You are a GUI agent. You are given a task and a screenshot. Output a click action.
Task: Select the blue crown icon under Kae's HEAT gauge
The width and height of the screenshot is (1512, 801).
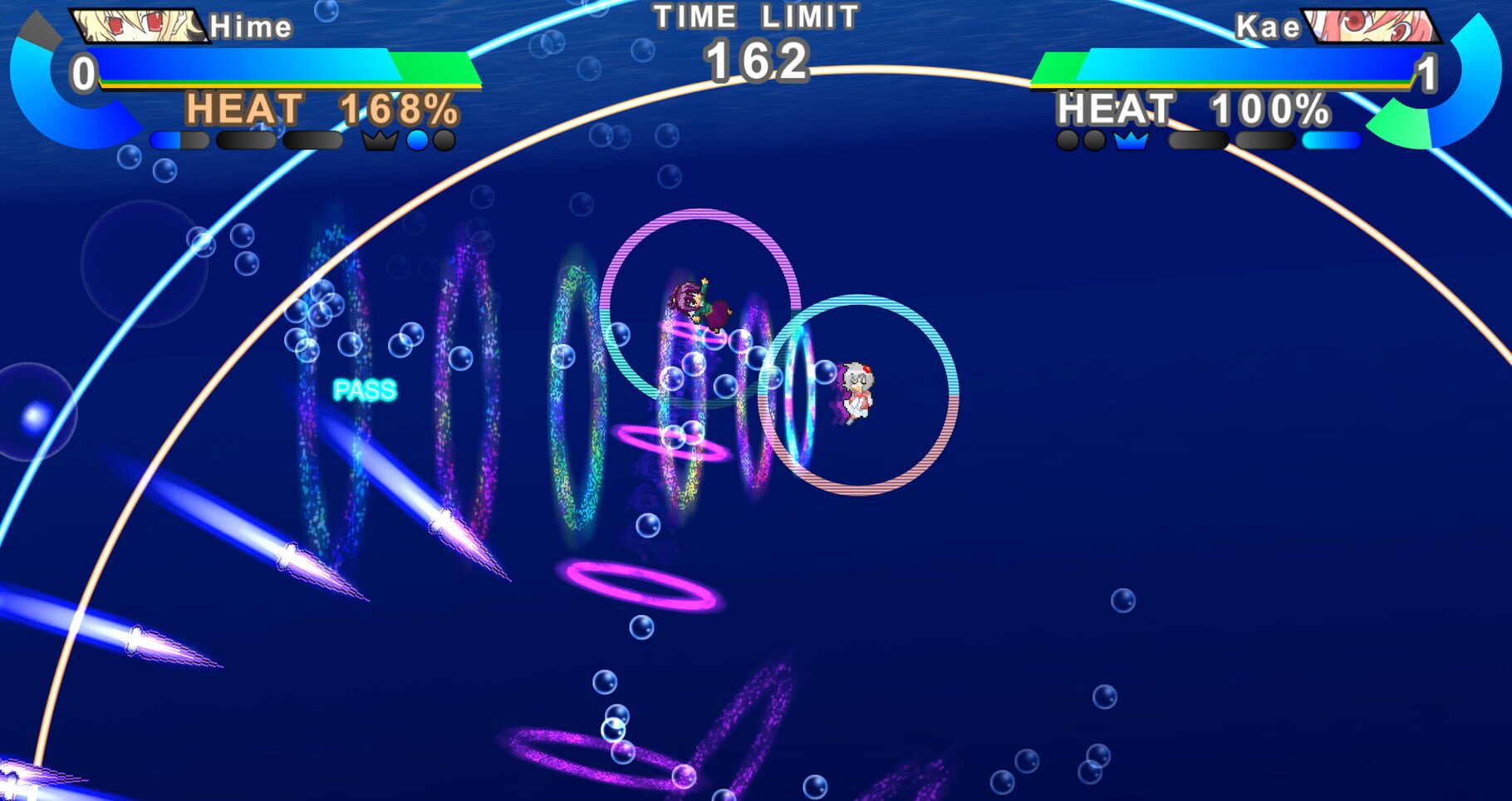tap(1131, 142)
